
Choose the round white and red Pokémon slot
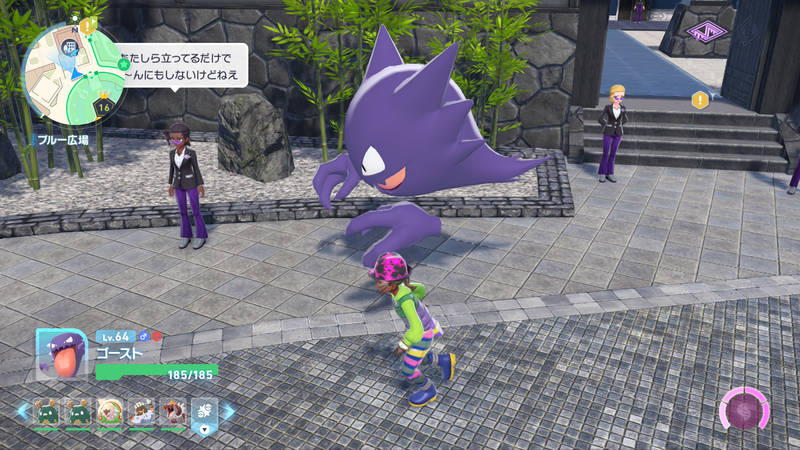pos(109,411)
